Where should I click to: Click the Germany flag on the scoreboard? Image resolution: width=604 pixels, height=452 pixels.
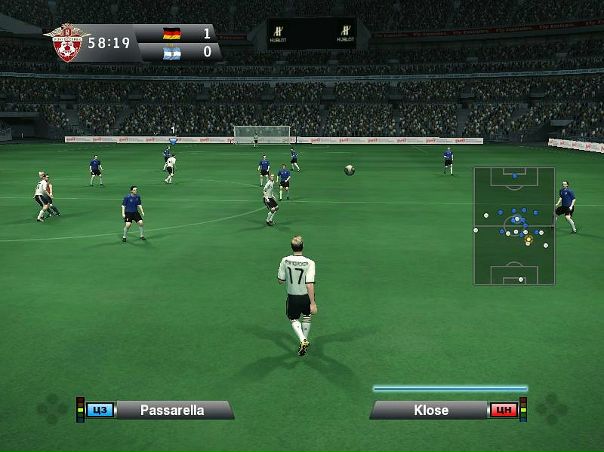[173, 33]
